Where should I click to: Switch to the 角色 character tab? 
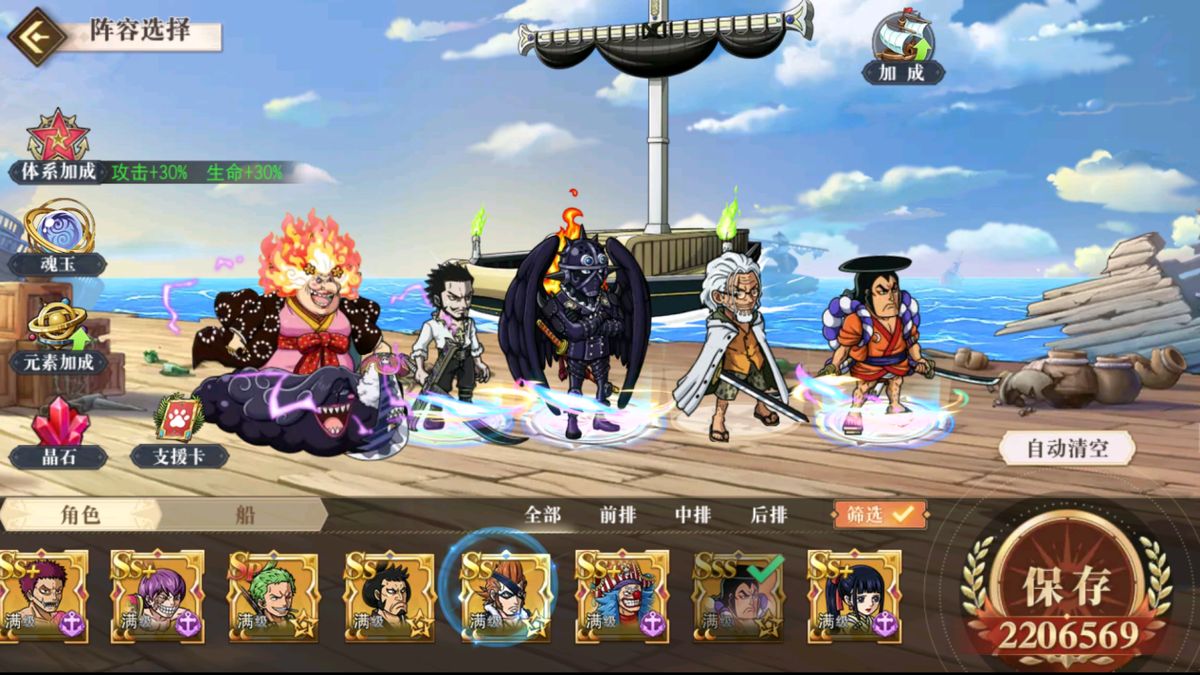(x=80, y=515)
